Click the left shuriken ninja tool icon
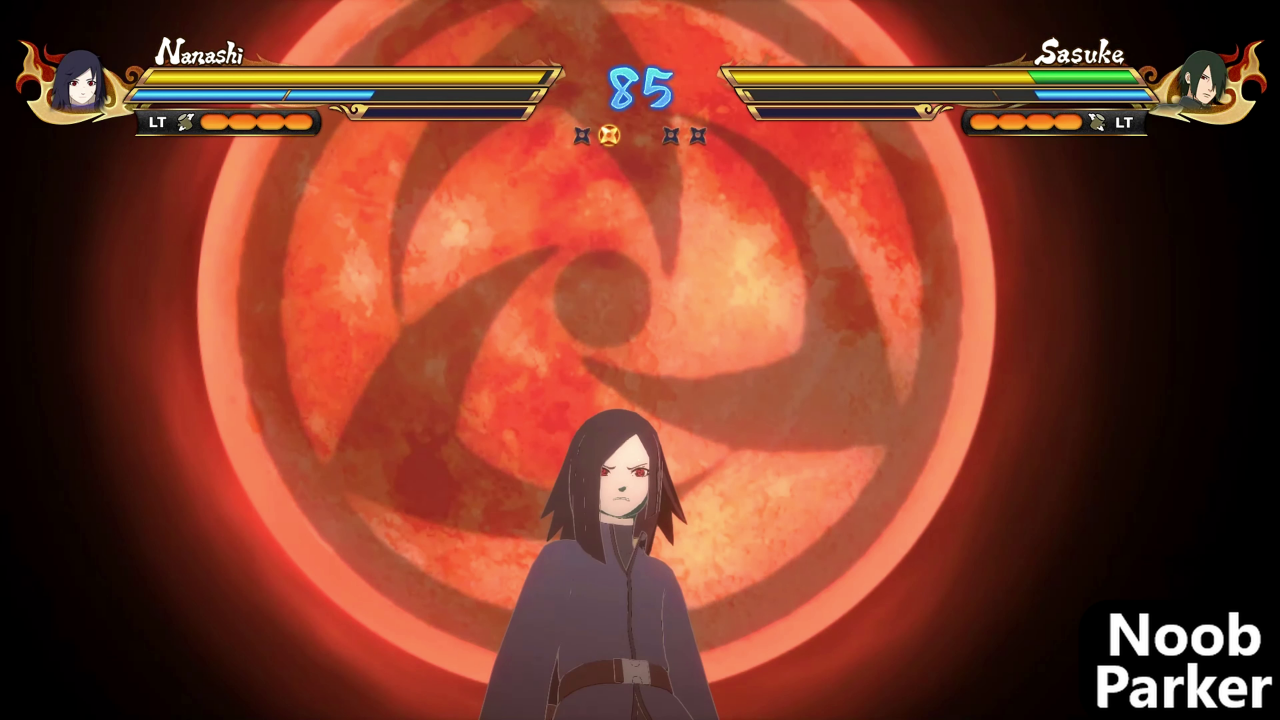Screen dimensions: 1280x720 582,136
